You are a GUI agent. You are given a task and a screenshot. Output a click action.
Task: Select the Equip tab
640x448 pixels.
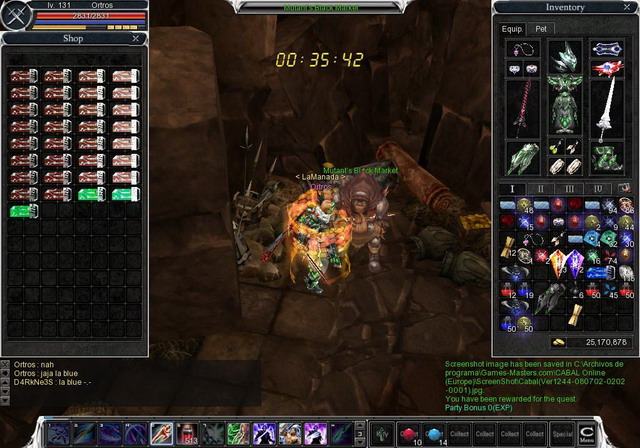pyautogui.click(x=512, y=29)
